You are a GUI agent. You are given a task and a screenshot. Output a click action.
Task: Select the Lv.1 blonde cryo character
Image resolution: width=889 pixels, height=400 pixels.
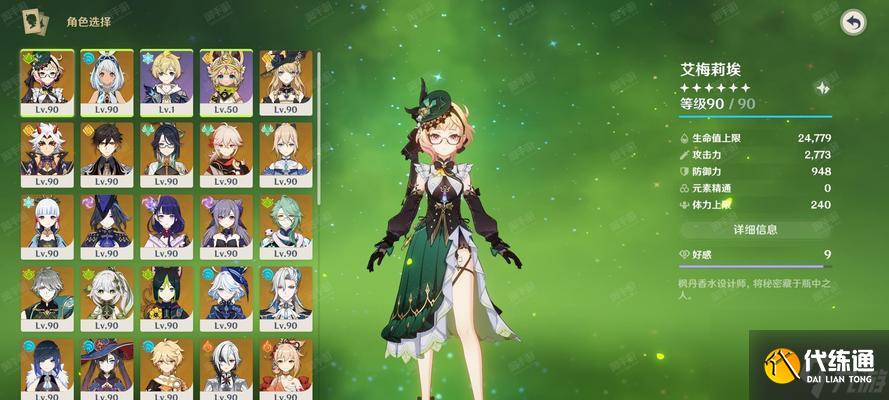tap(166, 82)
